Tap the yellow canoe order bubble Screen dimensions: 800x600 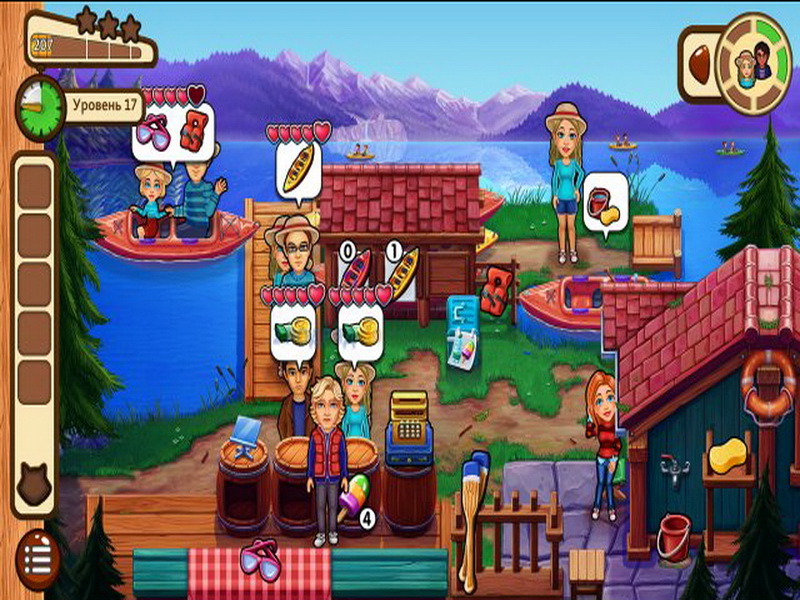(x=298, y=169)
